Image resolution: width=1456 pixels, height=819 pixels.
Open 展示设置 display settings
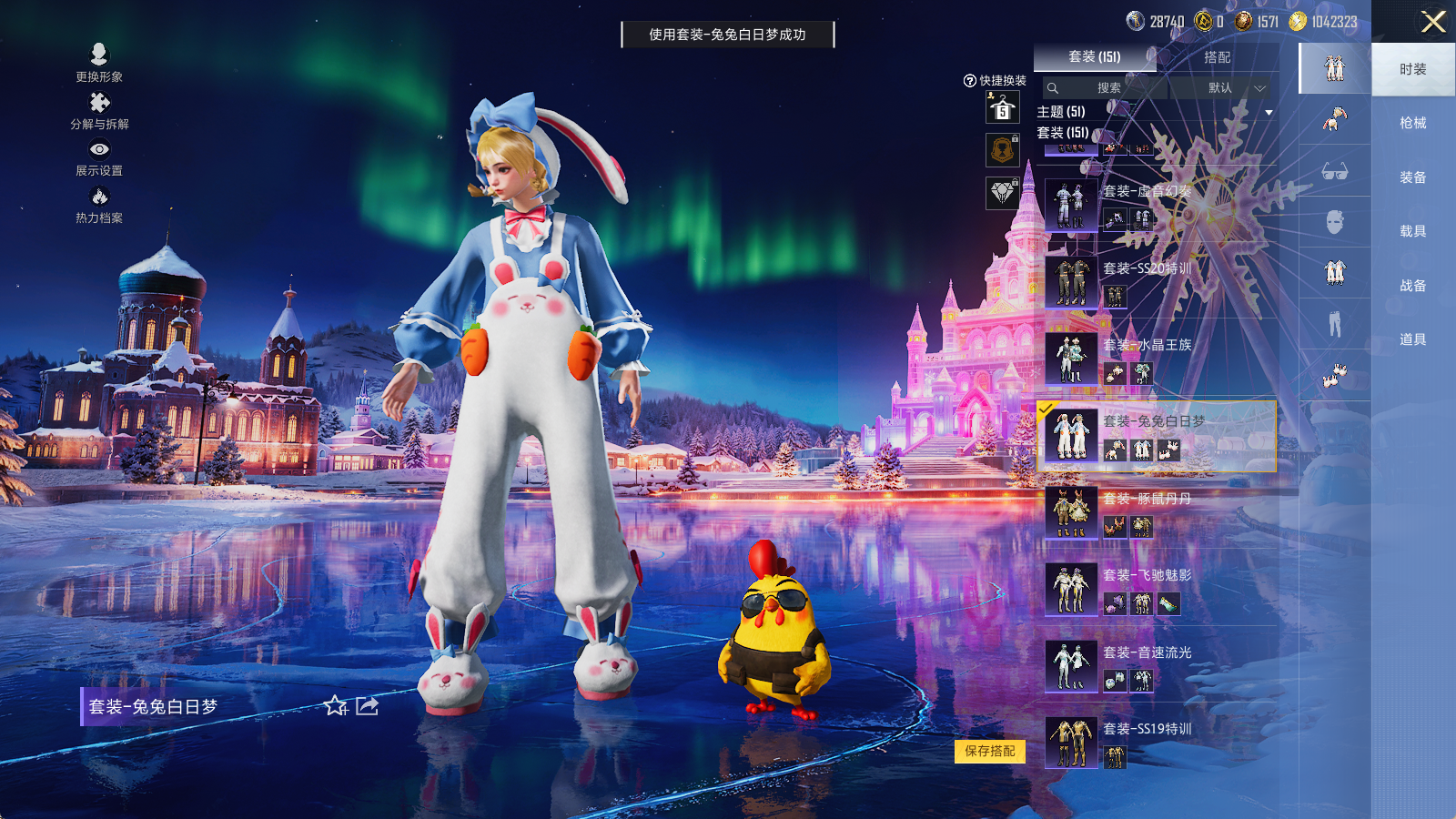point(99,157)
